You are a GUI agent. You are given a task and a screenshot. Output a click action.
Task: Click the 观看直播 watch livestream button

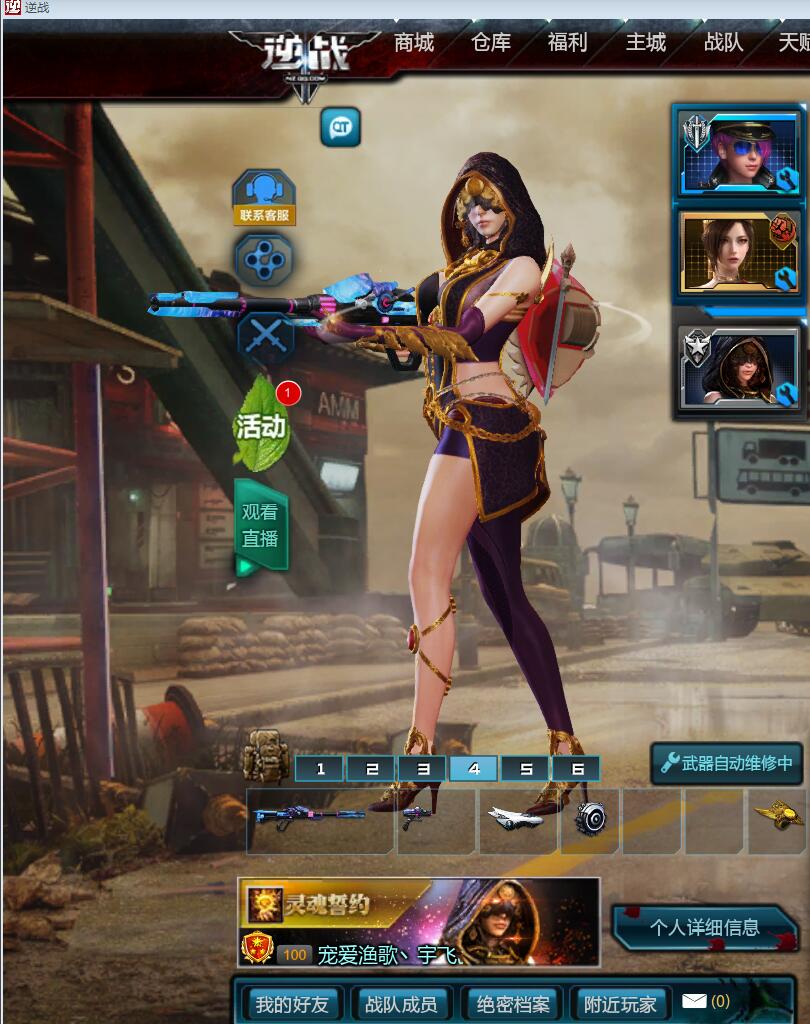[260, 525]
